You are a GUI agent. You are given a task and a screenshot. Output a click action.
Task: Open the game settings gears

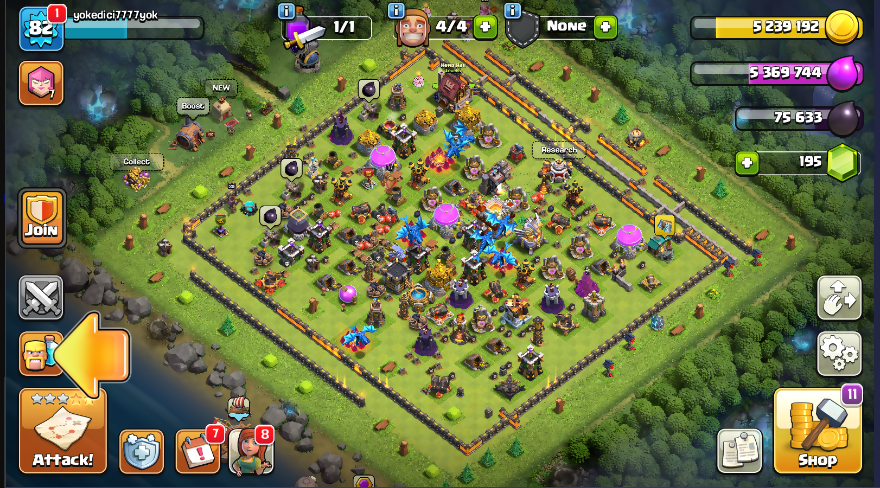point(839,352)
